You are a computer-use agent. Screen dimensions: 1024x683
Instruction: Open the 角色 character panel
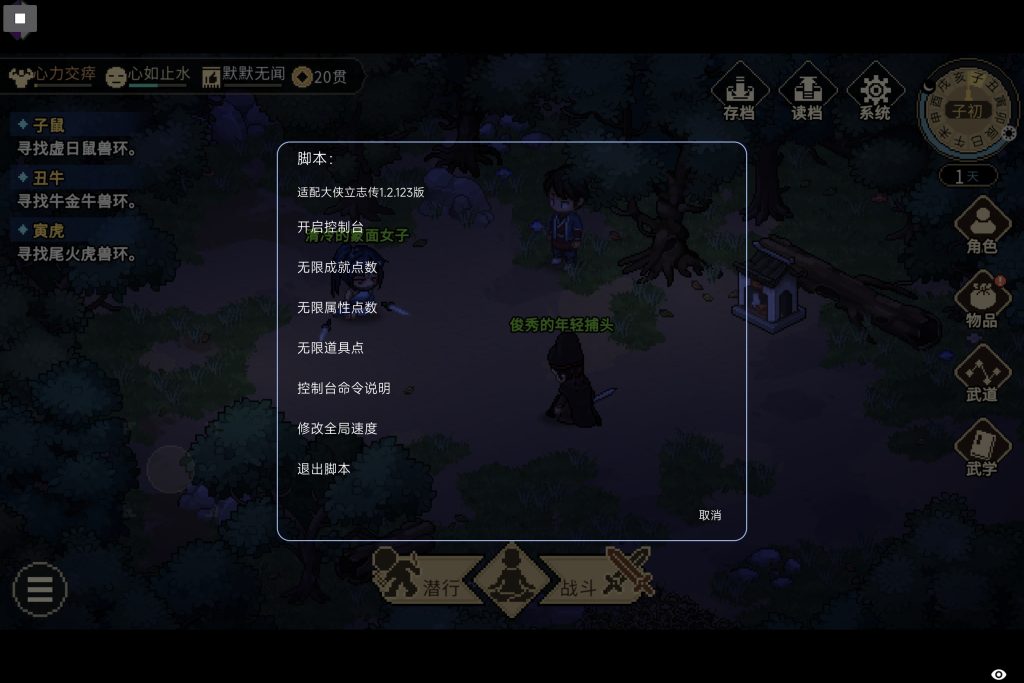pos(982,226)
